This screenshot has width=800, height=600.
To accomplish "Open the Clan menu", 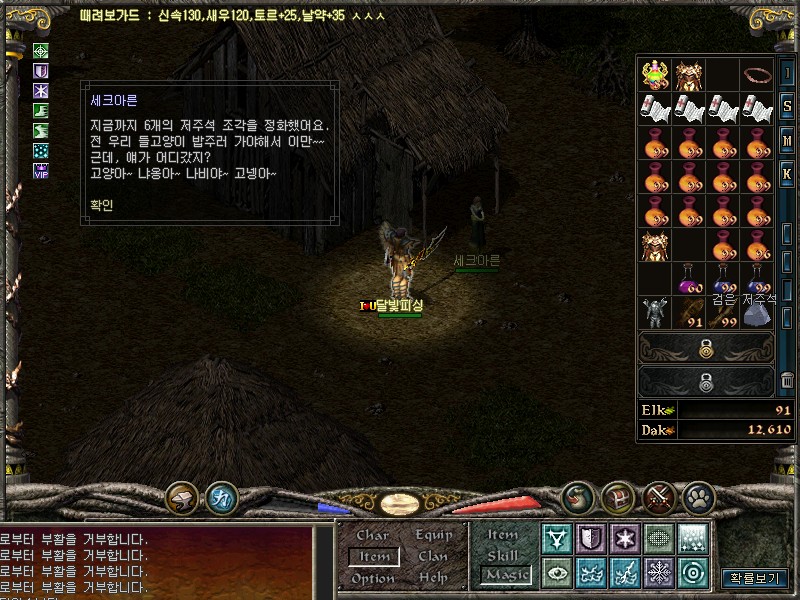I will [x=433, y=557].
